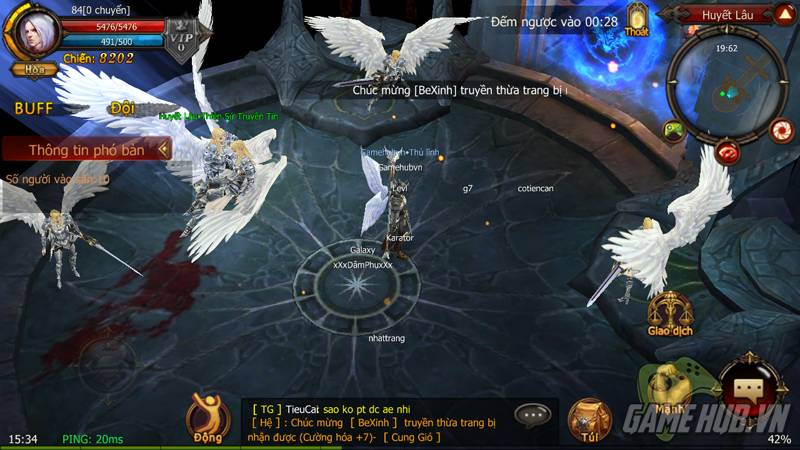
Task: Tap the red phone icon below minimap
Action: tap(728, 153)
